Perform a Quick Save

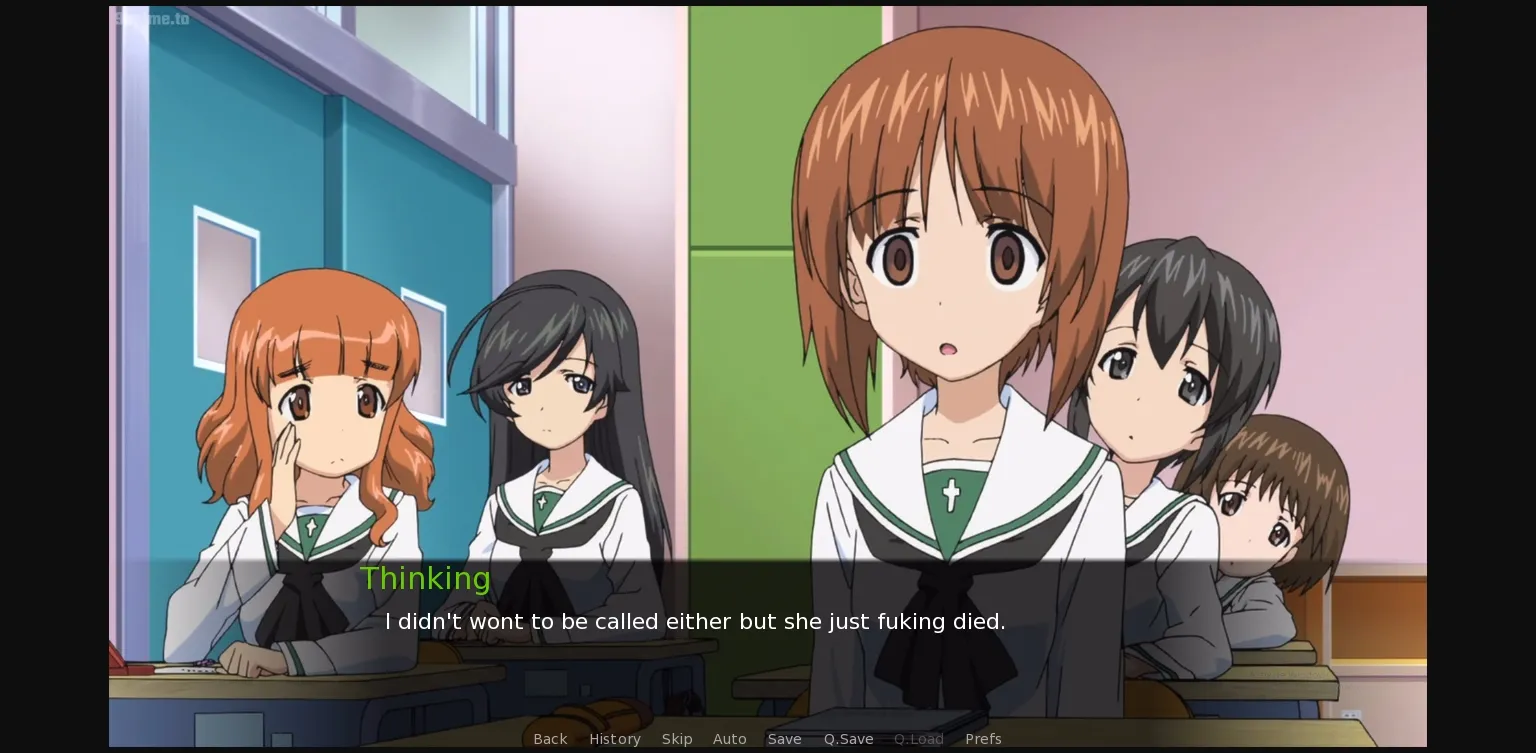click(848, 739)
